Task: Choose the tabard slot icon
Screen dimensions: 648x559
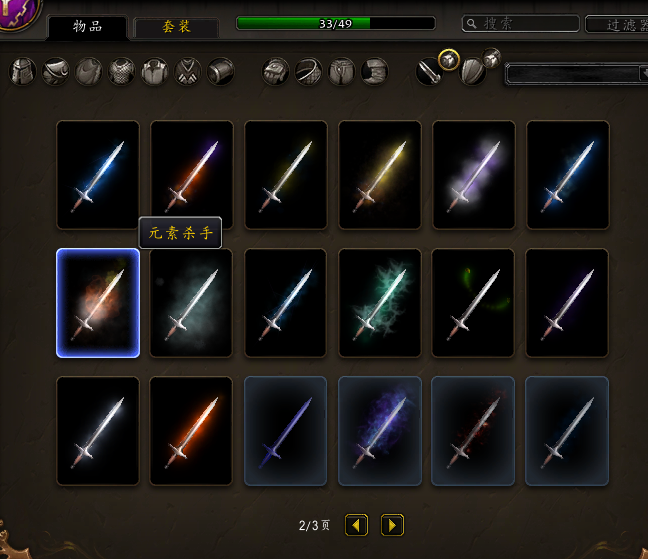Action: click(x=188, y=71)
